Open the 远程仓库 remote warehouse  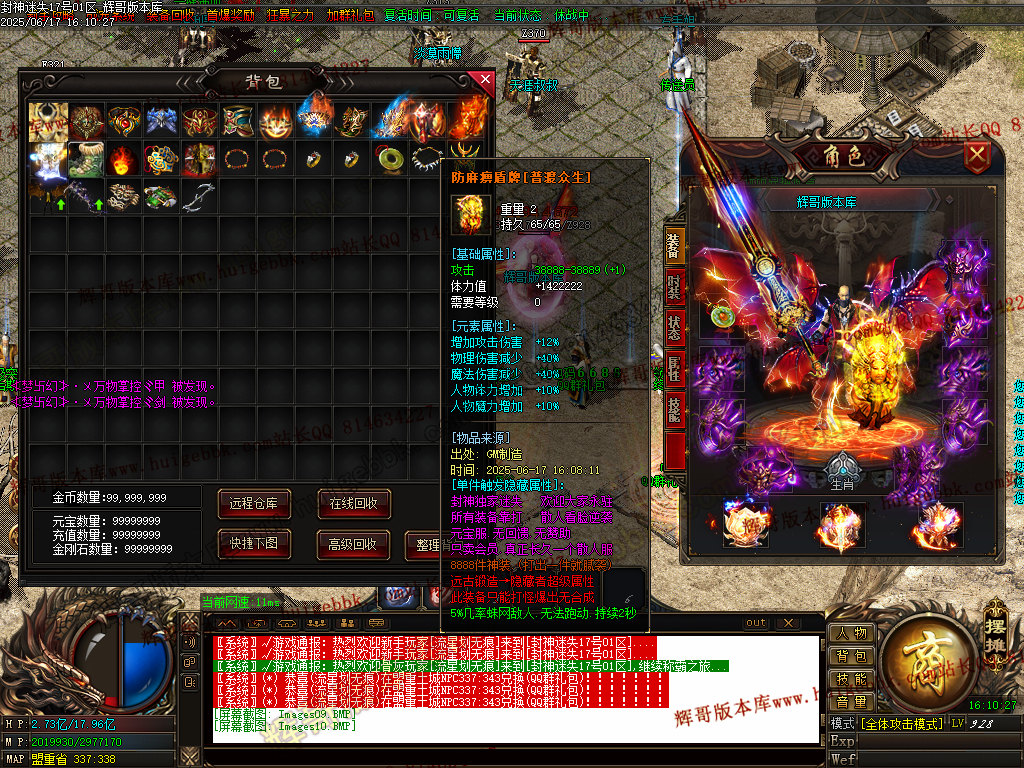(254, 503)
